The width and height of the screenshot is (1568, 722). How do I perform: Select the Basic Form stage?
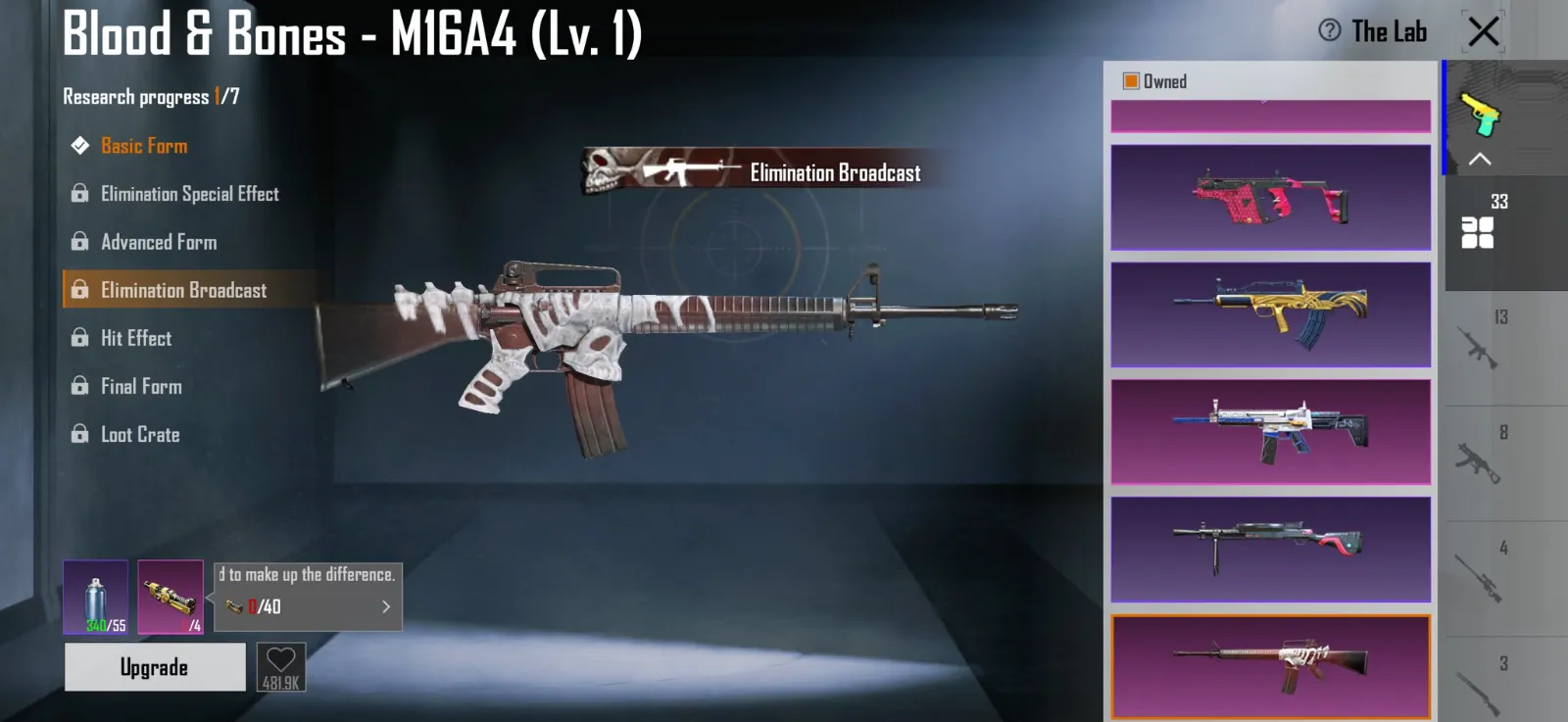(x=144, y=146)
